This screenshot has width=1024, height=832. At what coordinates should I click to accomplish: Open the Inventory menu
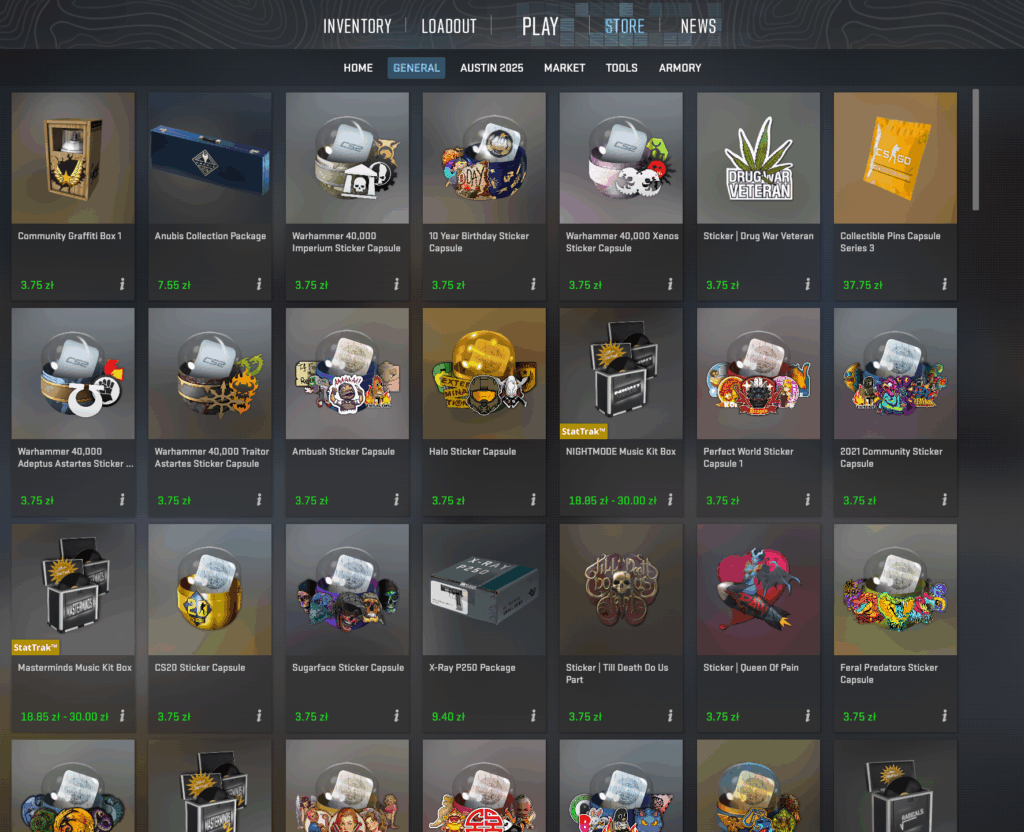pyautogui.click(x=357, y=26)
